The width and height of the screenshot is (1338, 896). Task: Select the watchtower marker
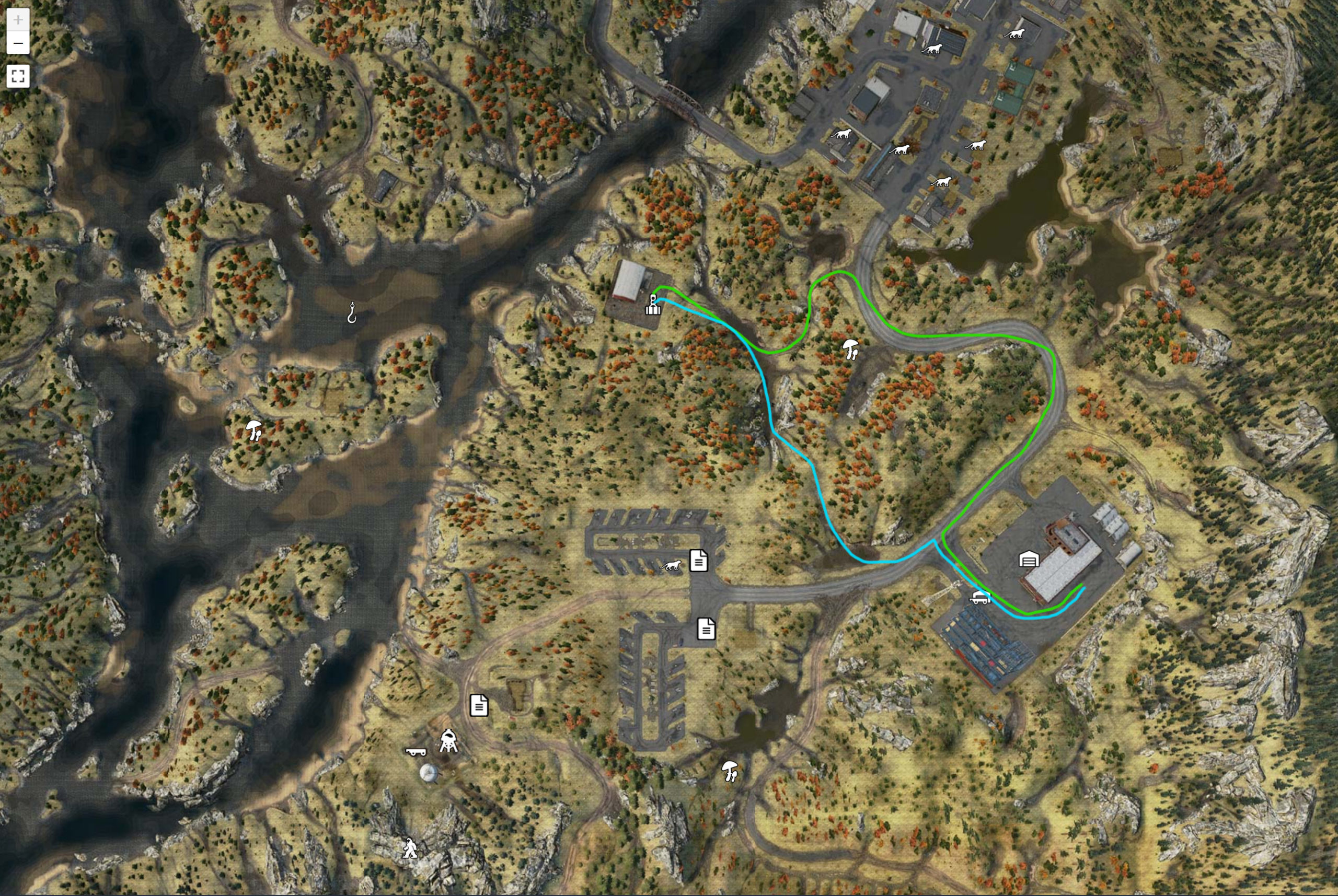[448, 741]
